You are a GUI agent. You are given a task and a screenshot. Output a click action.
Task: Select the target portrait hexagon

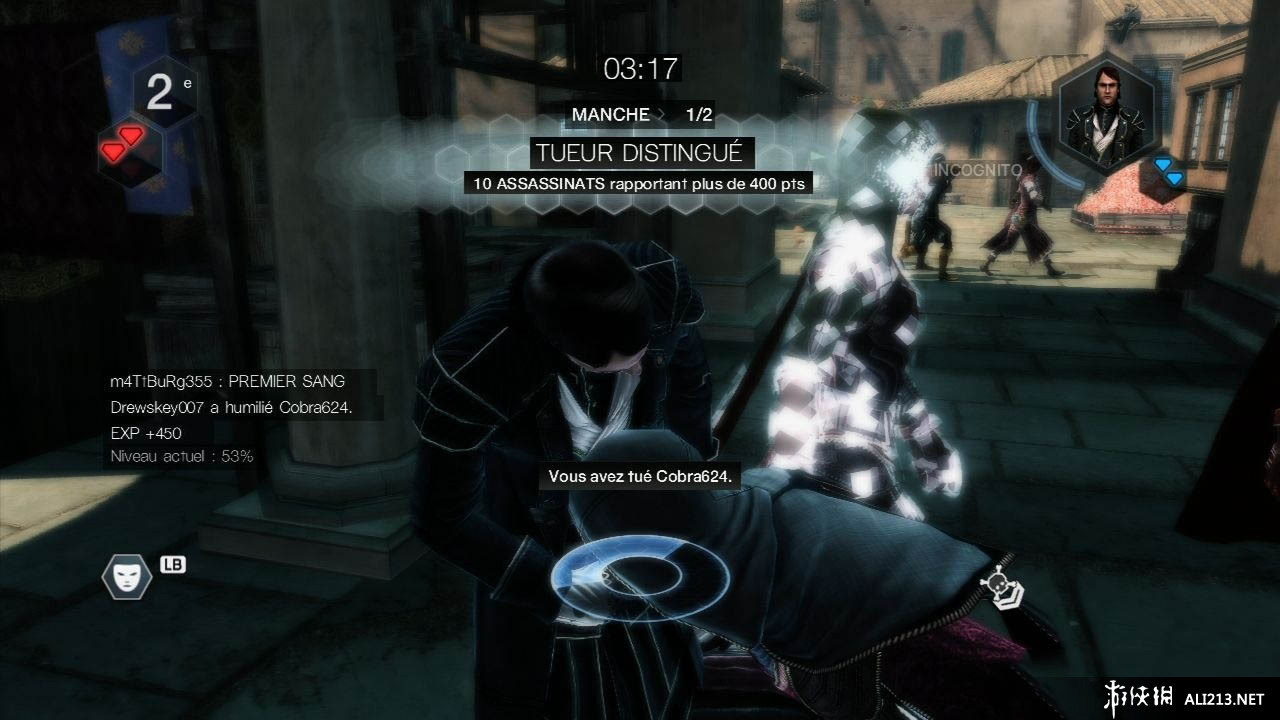(1107, 110)
